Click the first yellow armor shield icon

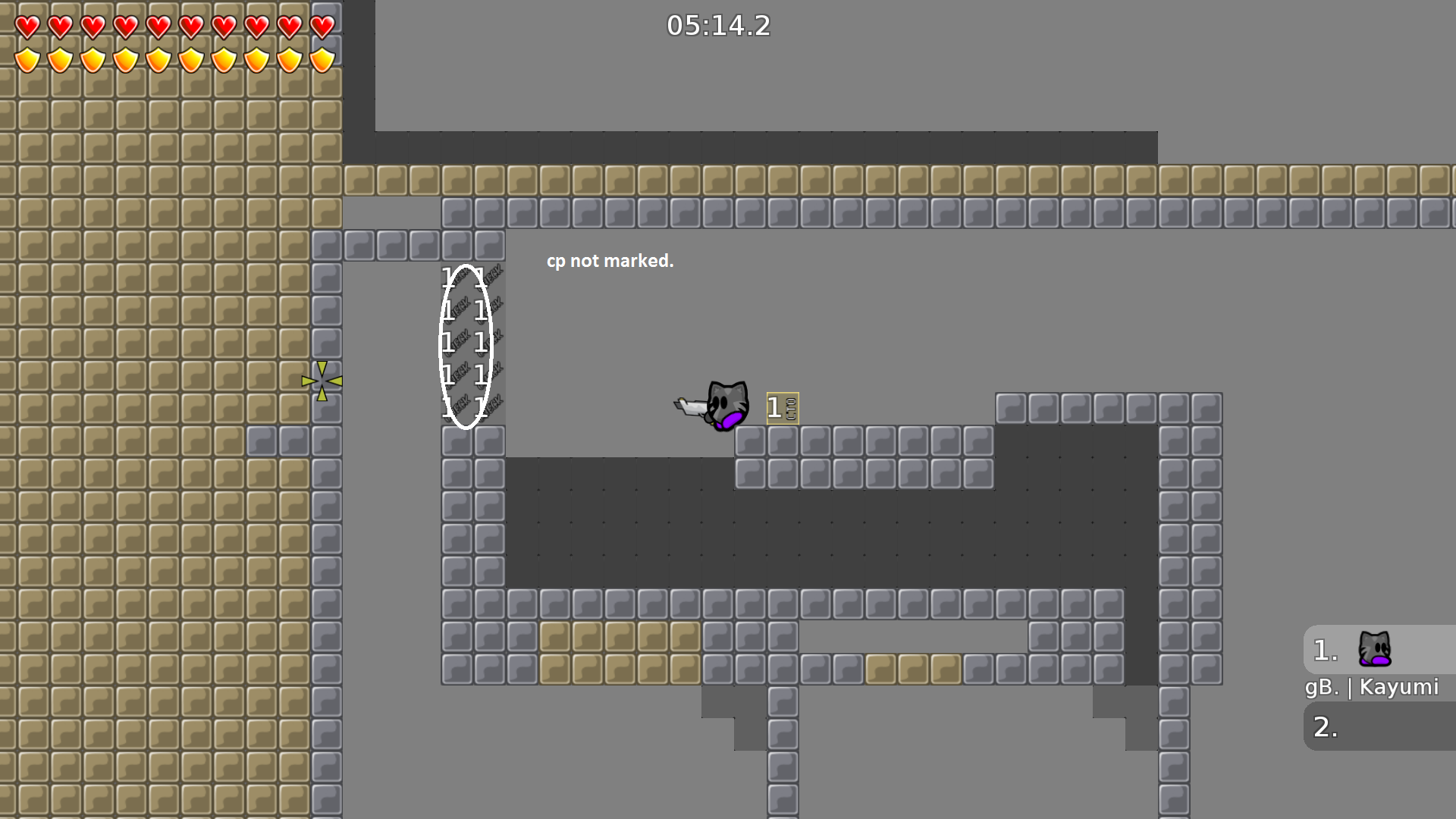(x=26, y=58)
